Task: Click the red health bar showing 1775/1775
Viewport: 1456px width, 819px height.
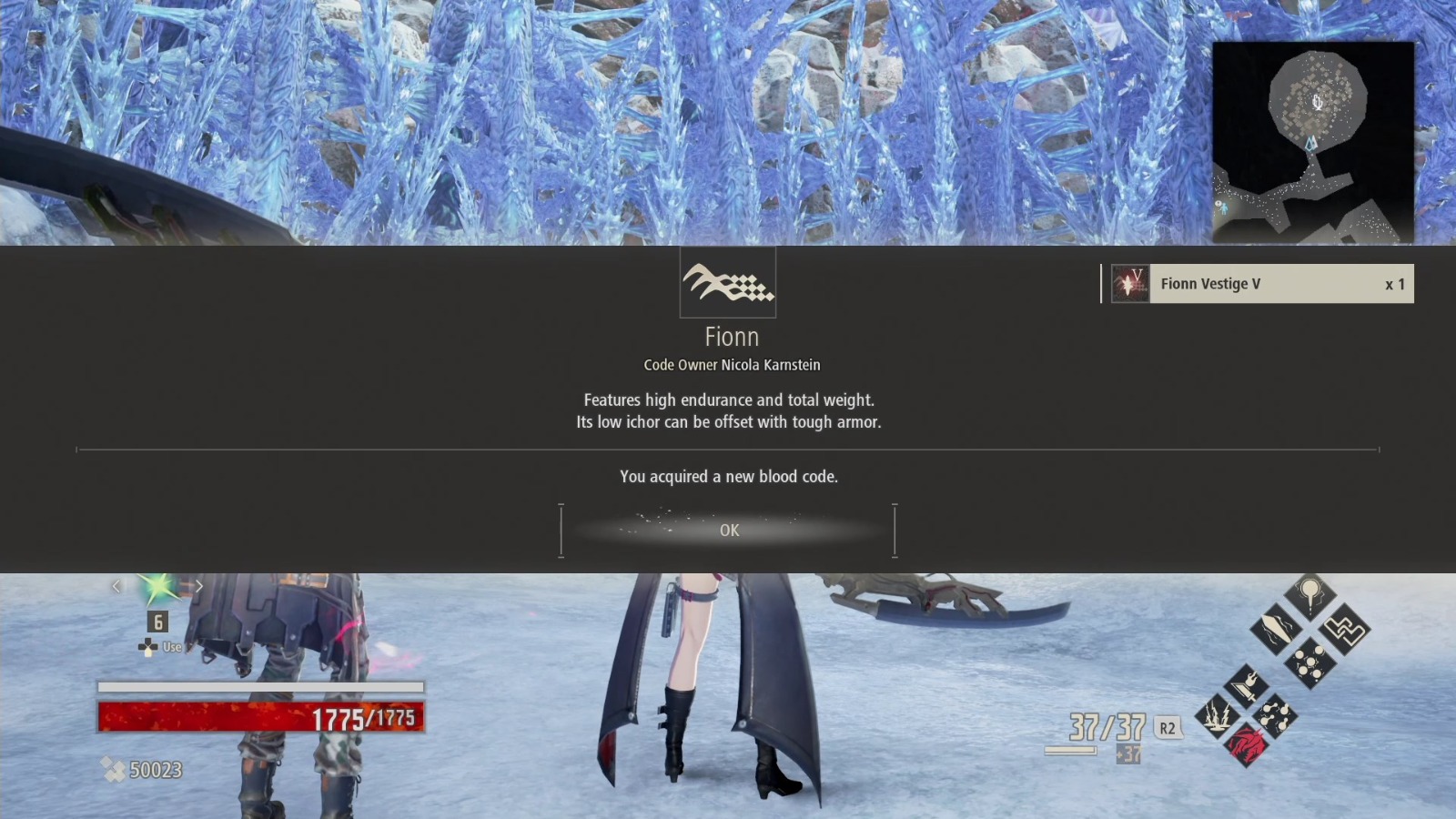Action: coord(259,717)
